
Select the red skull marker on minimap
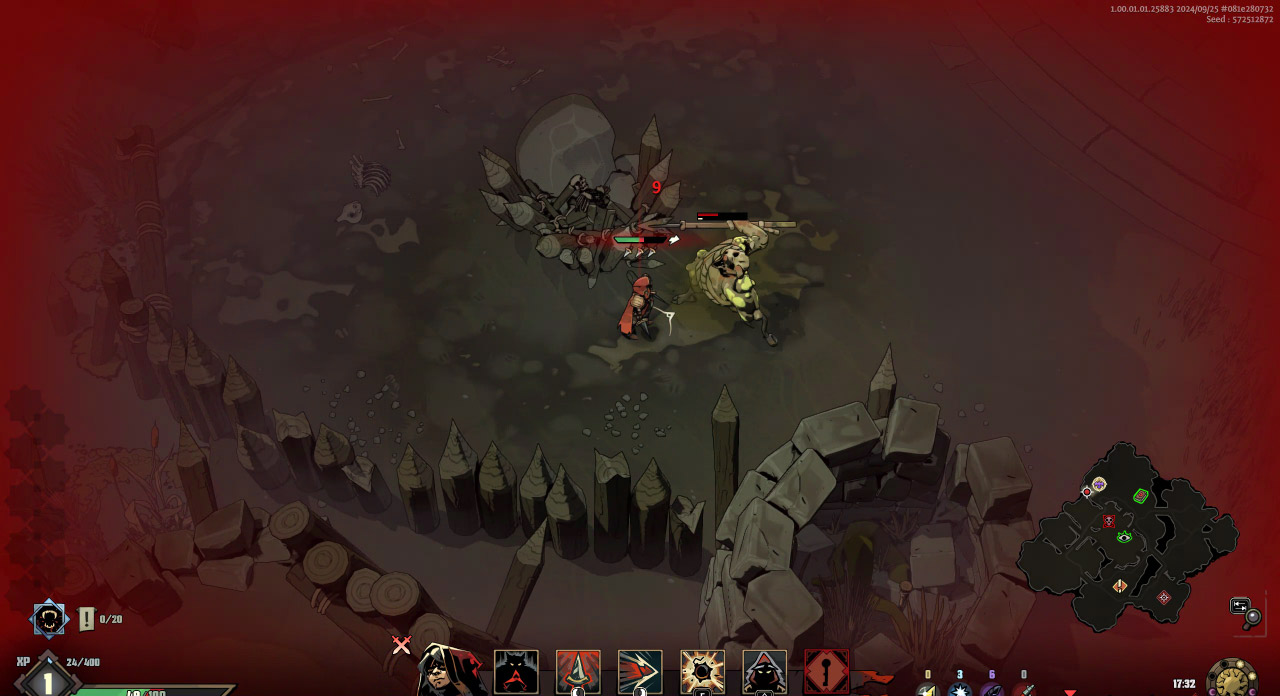click(x=1109, y=521)
